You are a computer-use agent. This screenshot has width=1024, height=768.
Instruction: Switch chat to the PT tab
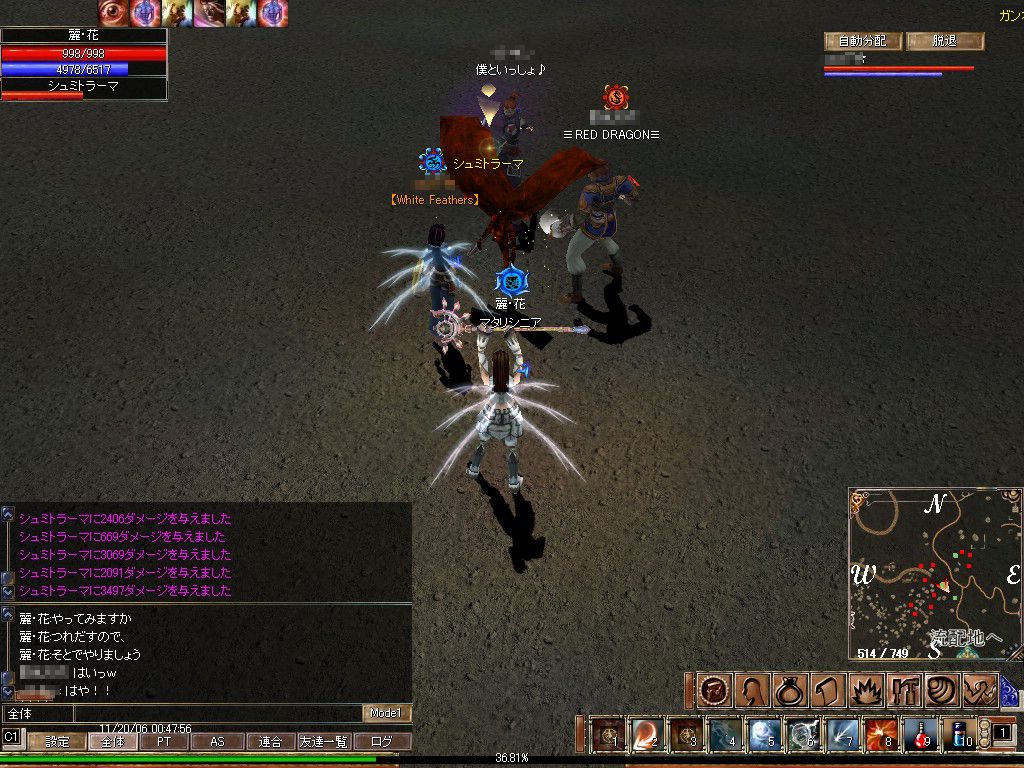(x=163, y=742)
